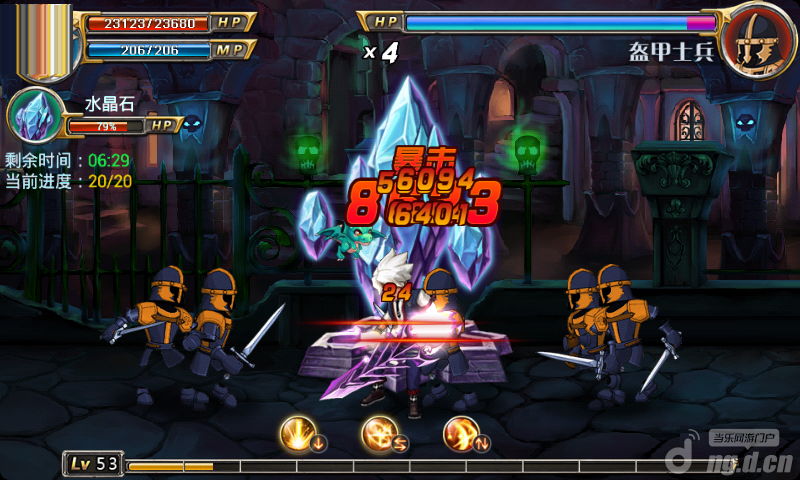Tap the armored soldier enemy portrait

(x=757, y=38)
